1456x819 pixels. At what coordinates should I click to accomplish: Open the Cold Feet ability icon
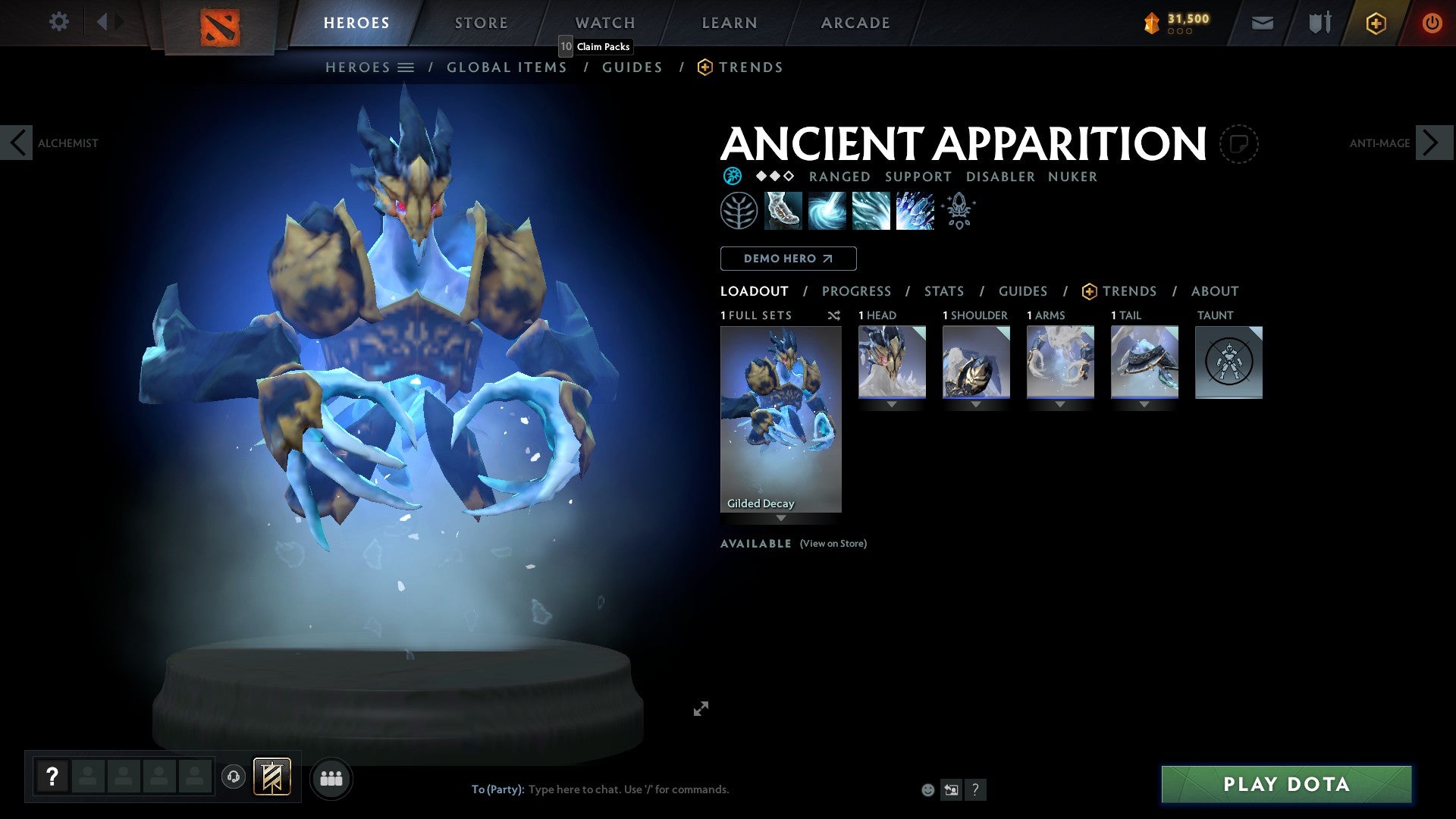[784, 210]
